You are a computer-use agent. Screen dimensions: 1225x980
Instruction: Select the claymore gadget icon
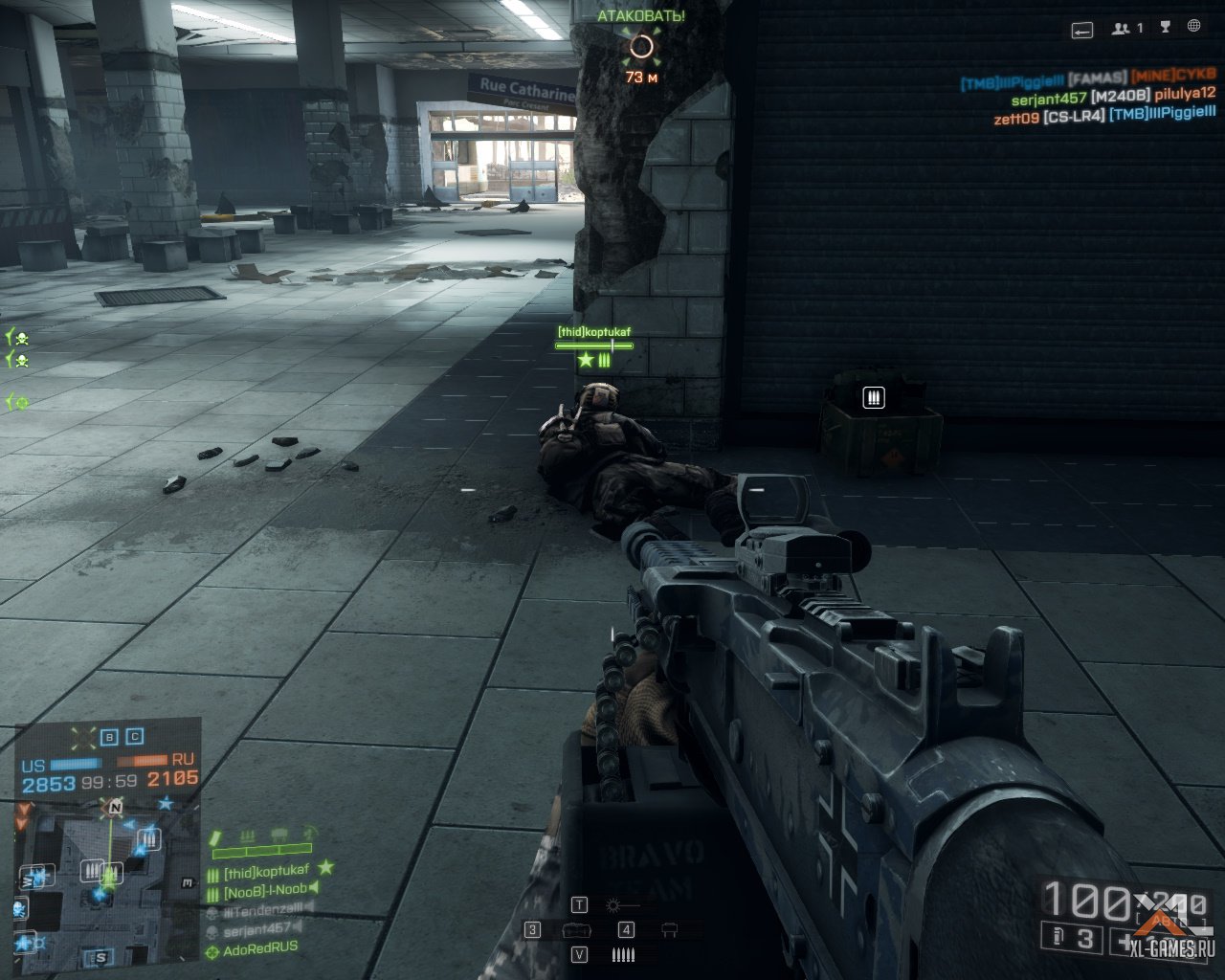point(669,930)
